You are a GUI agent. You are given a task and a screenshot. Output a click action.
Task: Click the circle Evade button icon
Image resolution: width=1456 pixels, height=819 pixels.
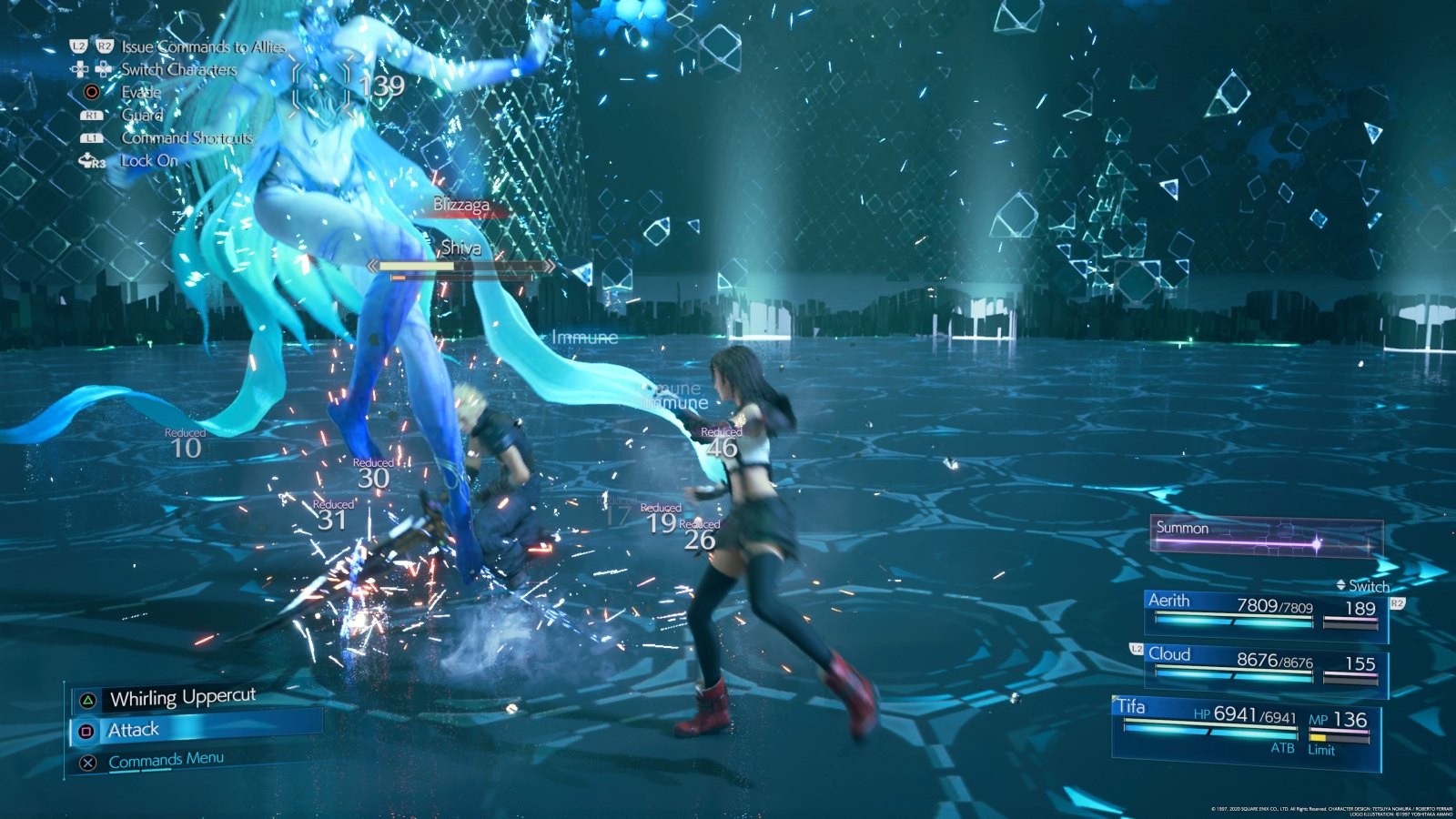point(91,92)
